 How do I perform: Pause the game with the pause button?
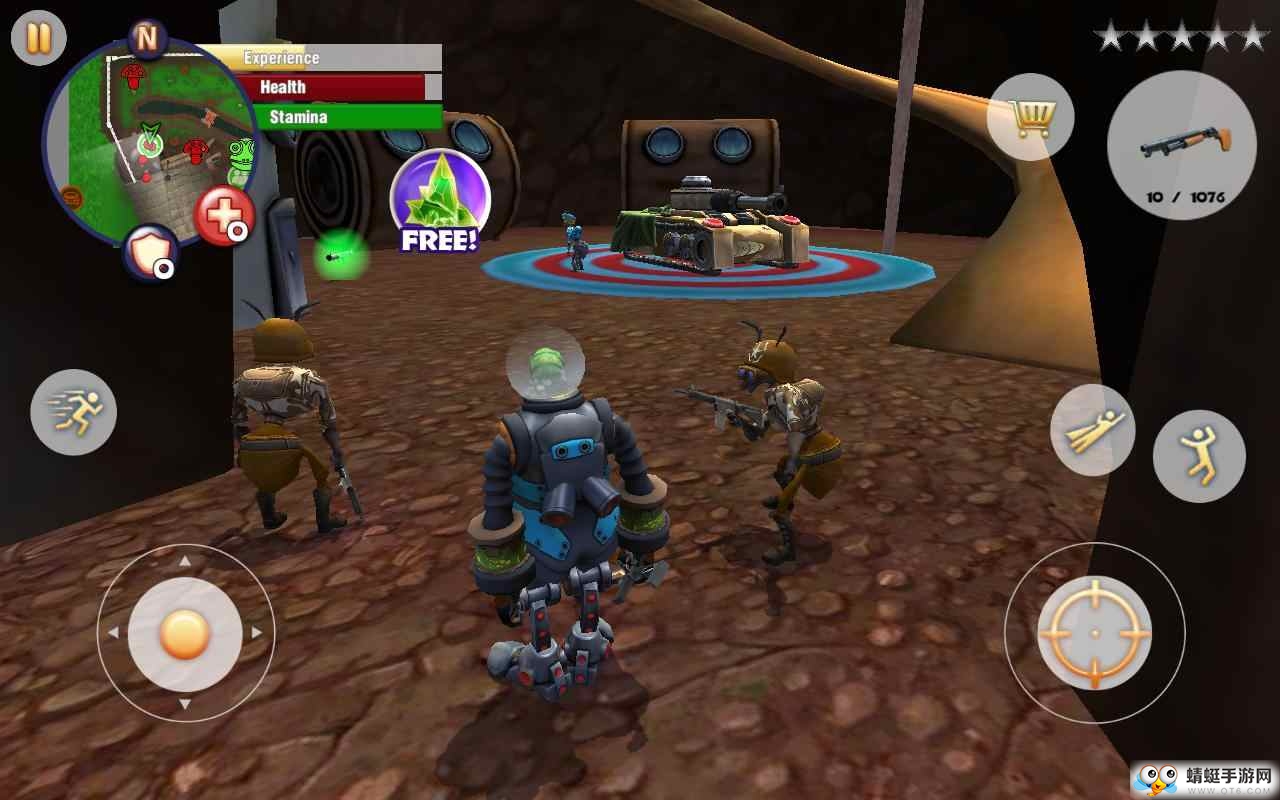pyautogui.click(x=38, y=38)
